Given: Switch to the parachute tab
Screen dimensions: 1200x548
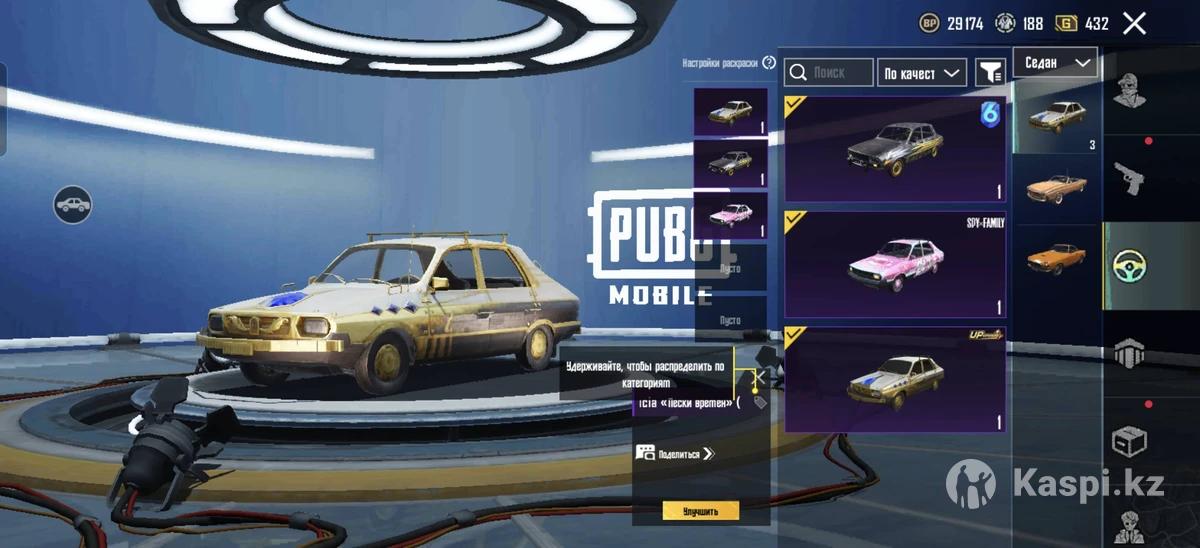Looking at the screenshot, I should tap(1130, 354).
